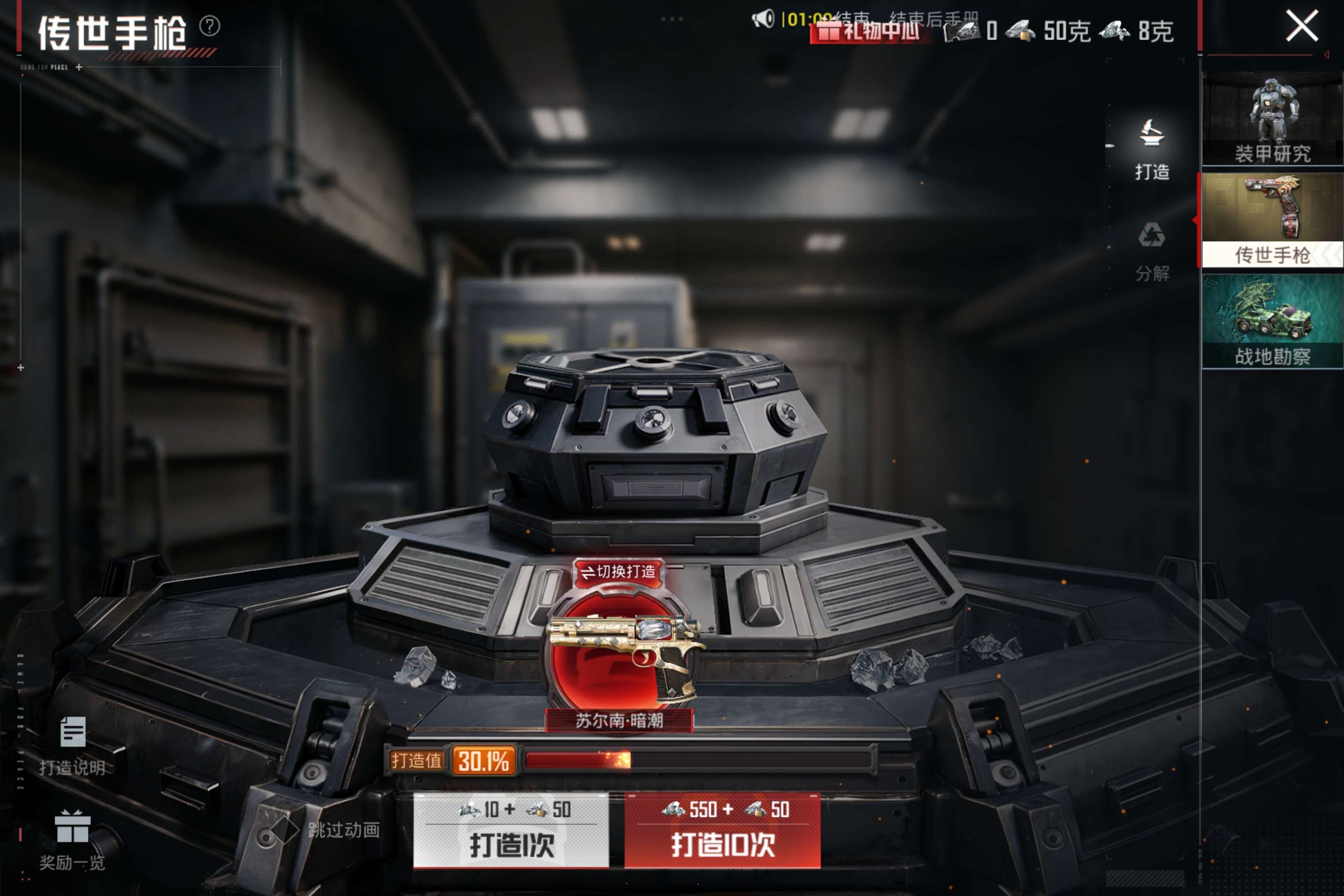Toggle the 跳过动画 skip animation option
This screenshot has height=896, width=1344.
pyautogui.click(x=284, y=830)
